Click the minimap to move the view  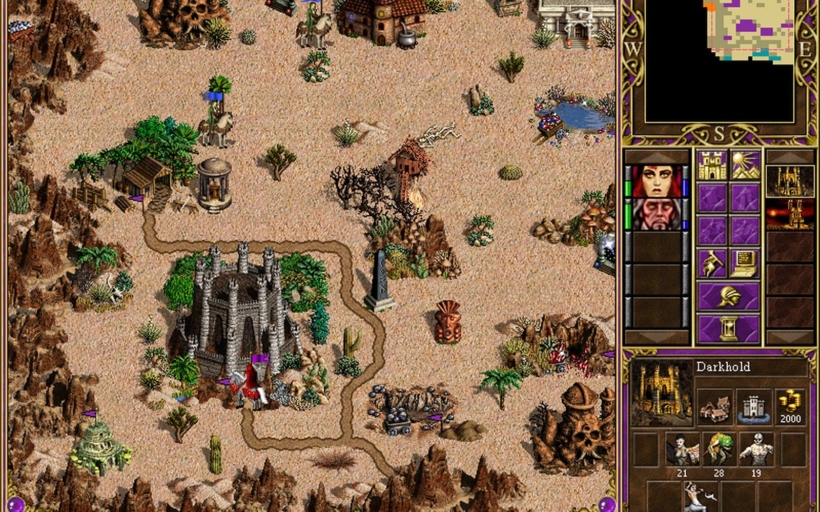720,60
